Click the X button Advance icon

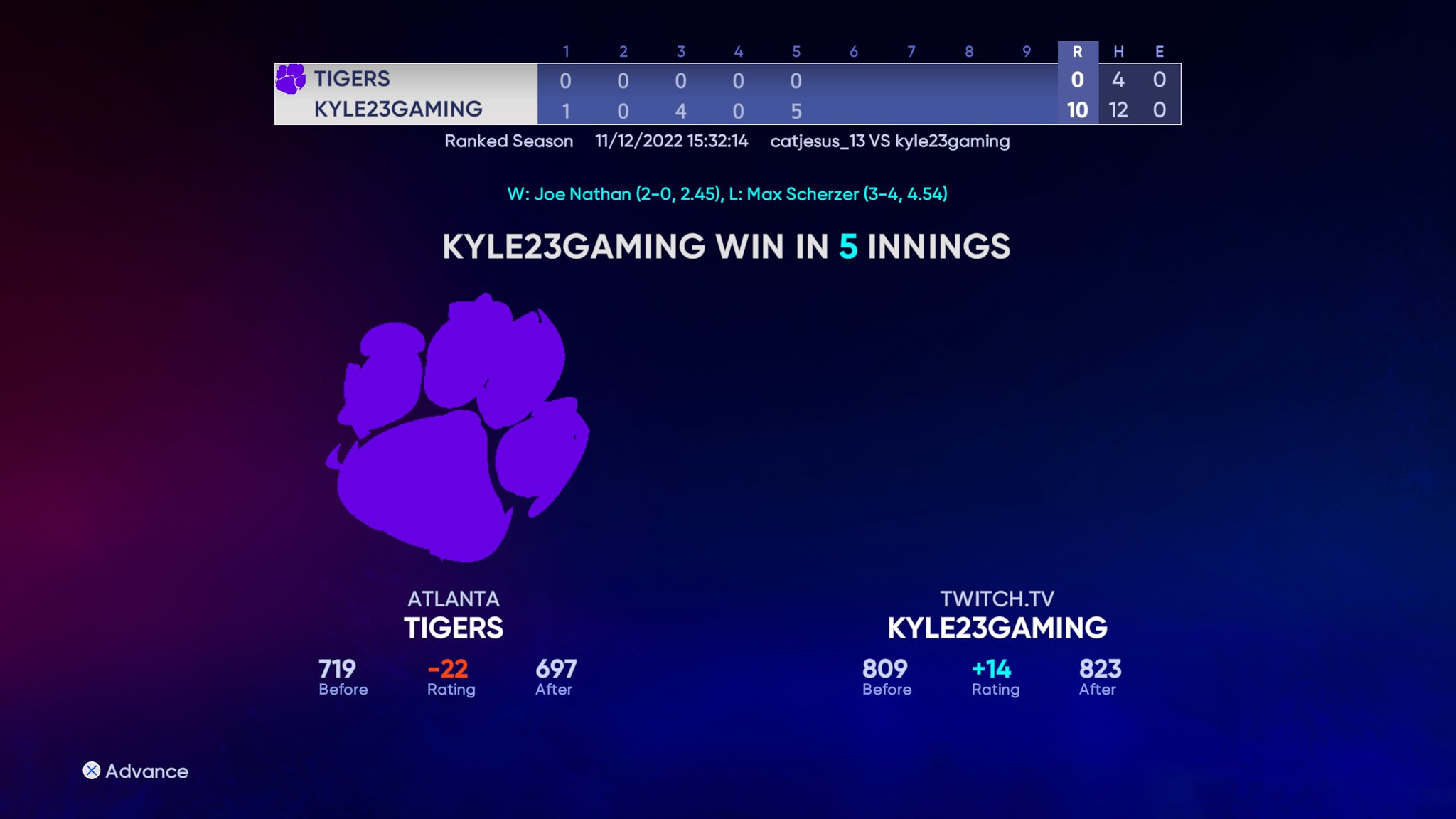tap(91, 770)
